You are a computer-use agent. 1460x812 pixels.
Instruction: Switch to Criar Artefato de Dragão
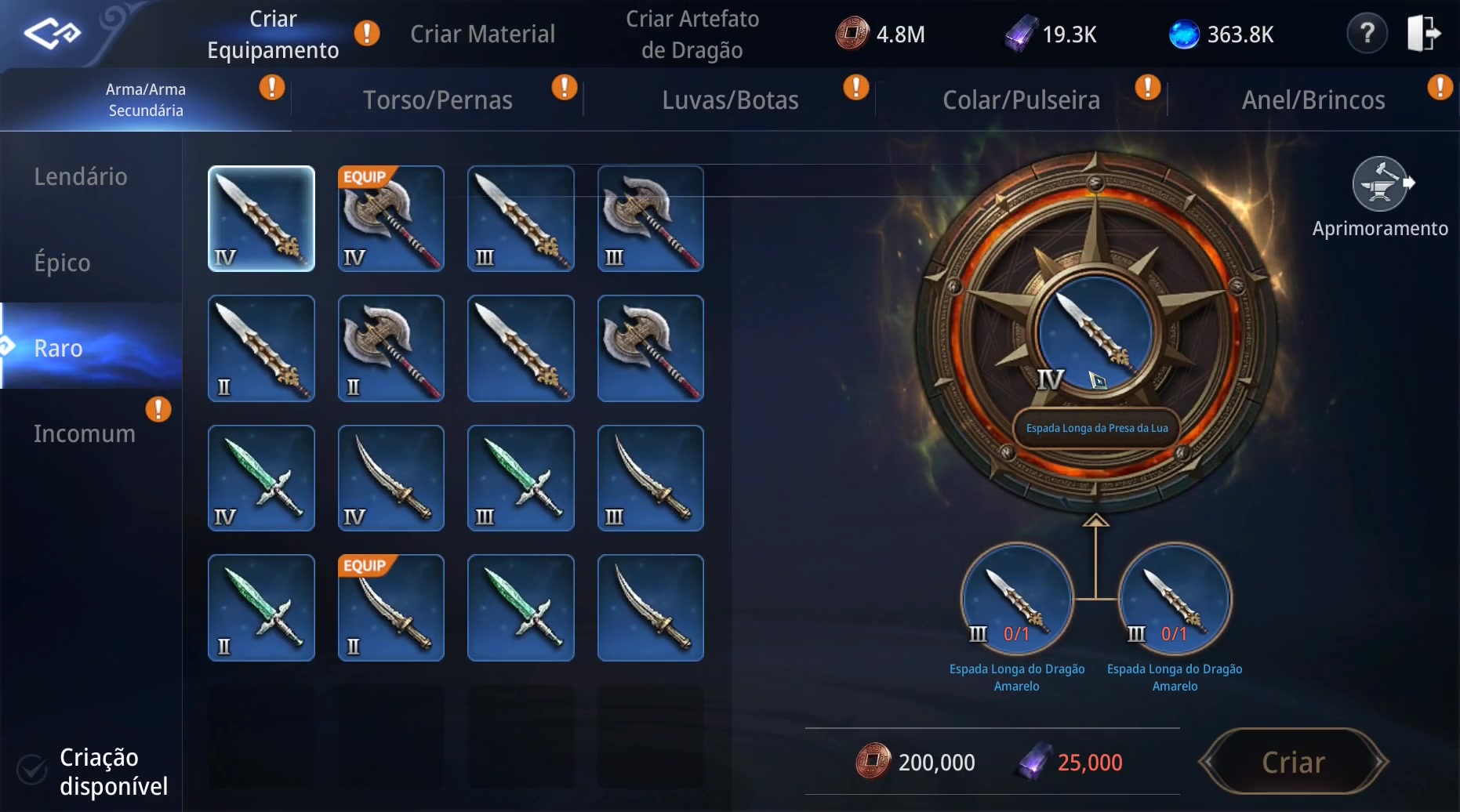click(x=692, y=34)
